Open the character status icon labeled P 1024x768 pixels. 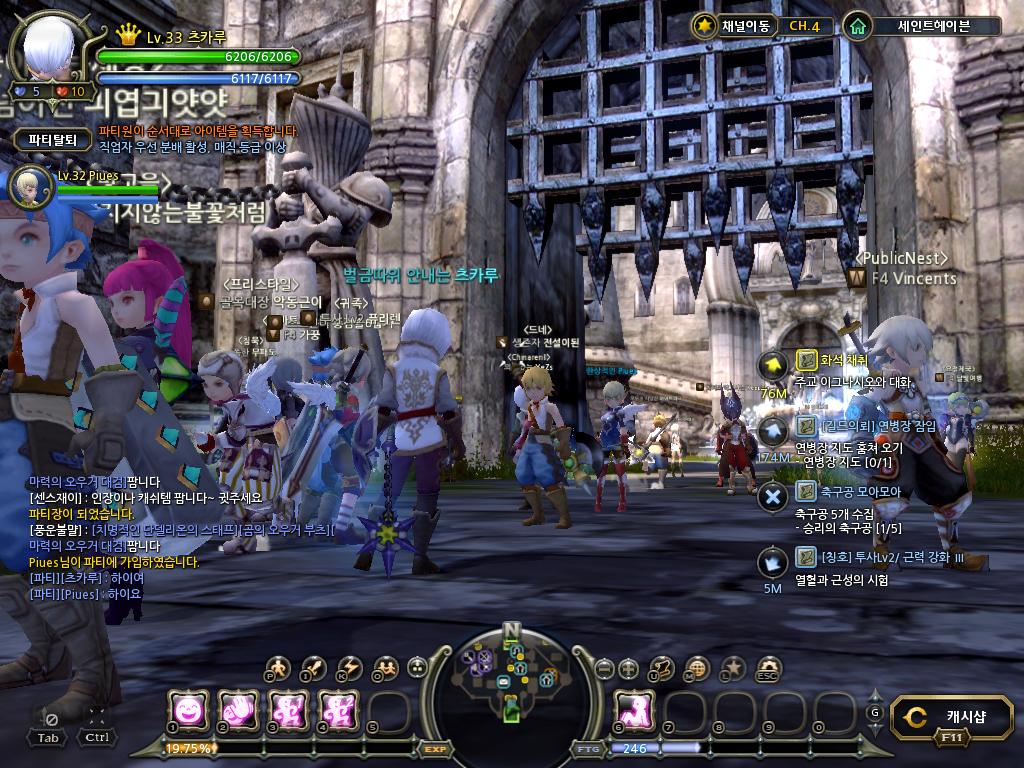(279, 668)
